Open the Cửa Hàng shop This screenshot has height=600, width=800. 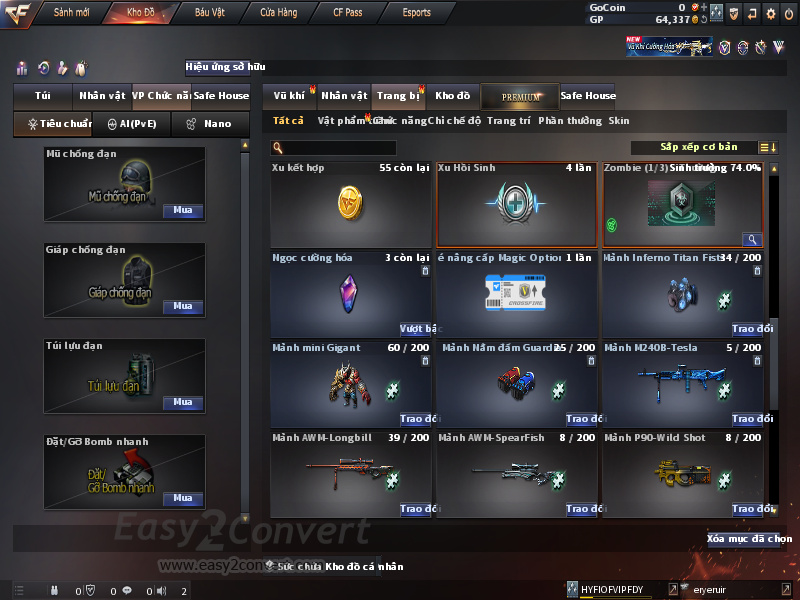point(278,13)
